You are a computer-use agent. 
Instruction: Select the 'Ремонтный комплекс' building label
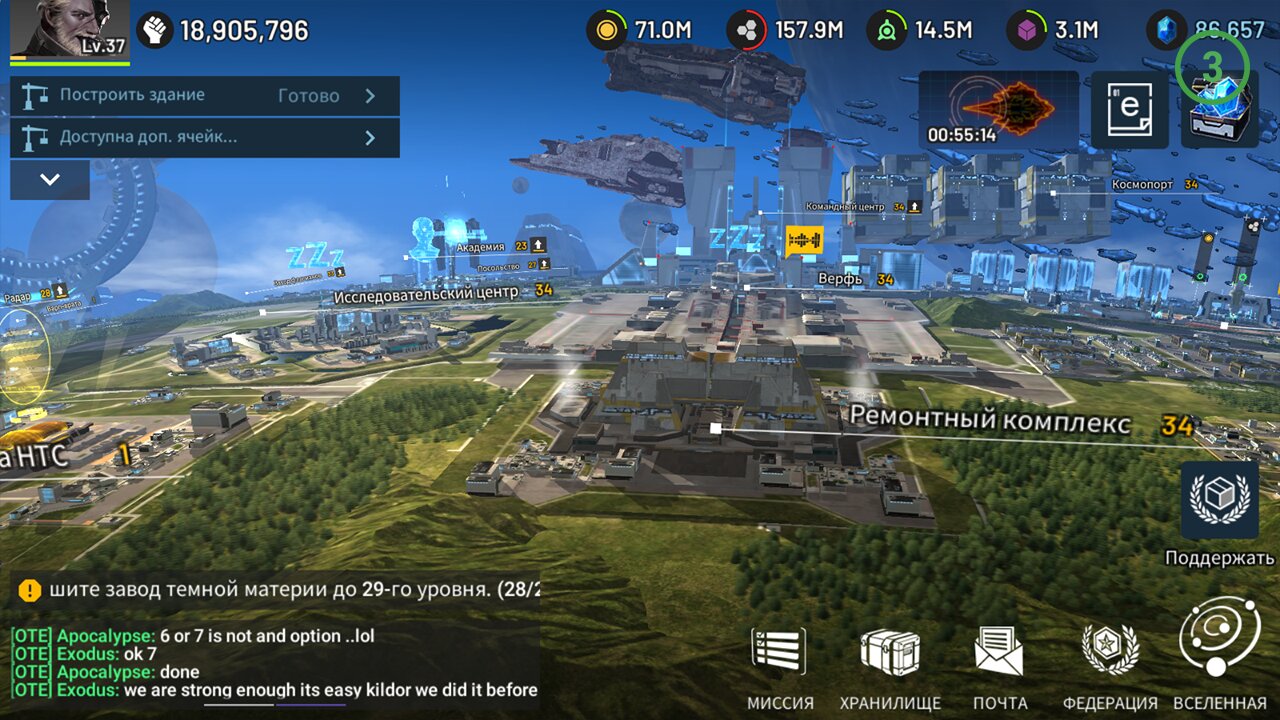point(990,420)
